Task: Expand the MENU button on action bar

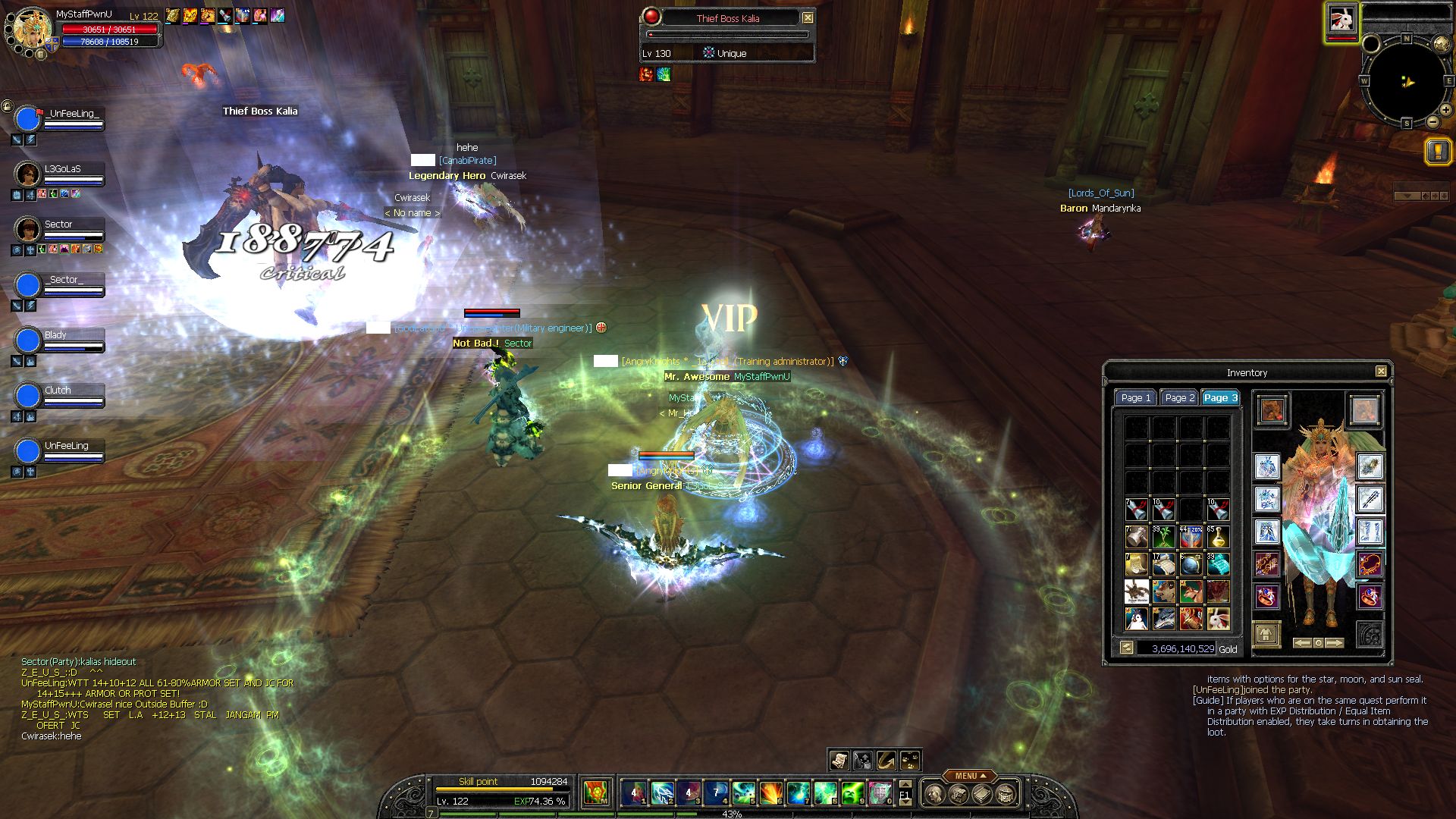Action: tap(970, 776)
